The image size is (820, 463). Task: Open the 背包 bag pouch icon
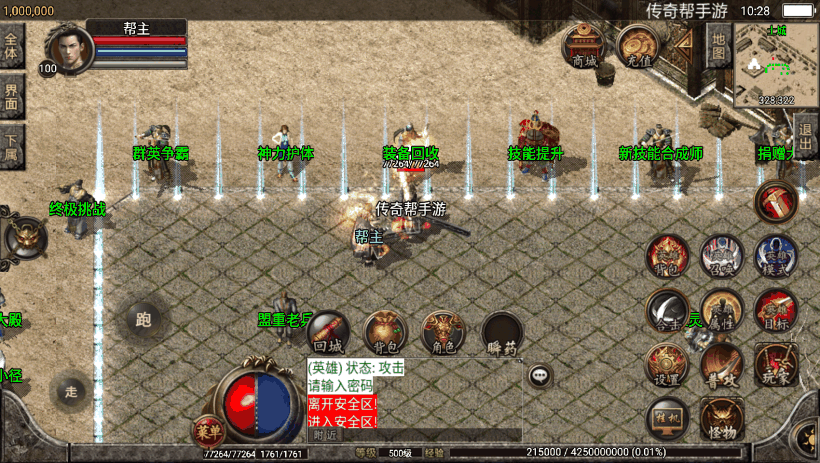tap(385, 333)
